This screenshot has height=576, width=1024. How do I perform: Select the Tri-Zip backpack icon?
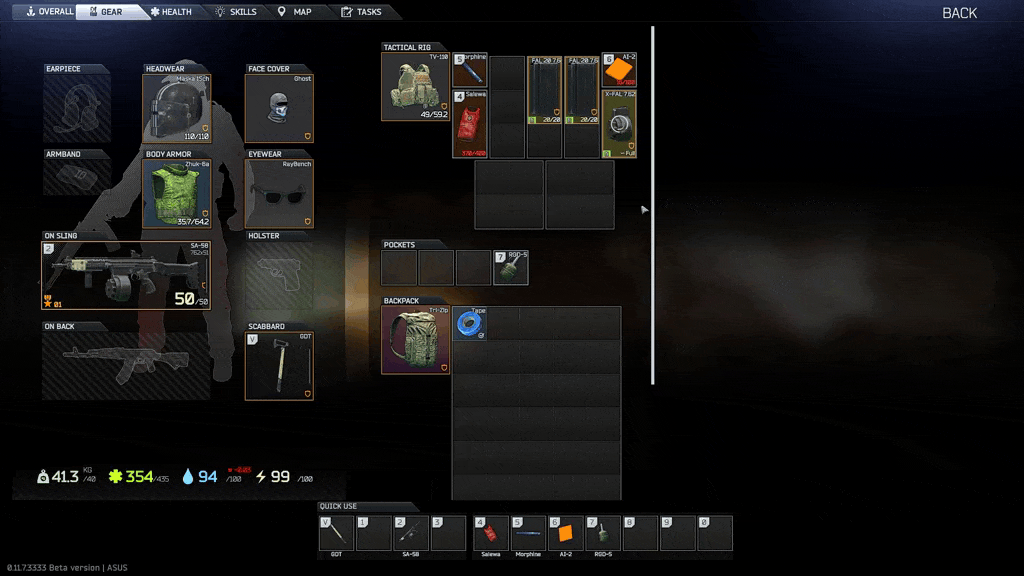(x=415, y=340)
